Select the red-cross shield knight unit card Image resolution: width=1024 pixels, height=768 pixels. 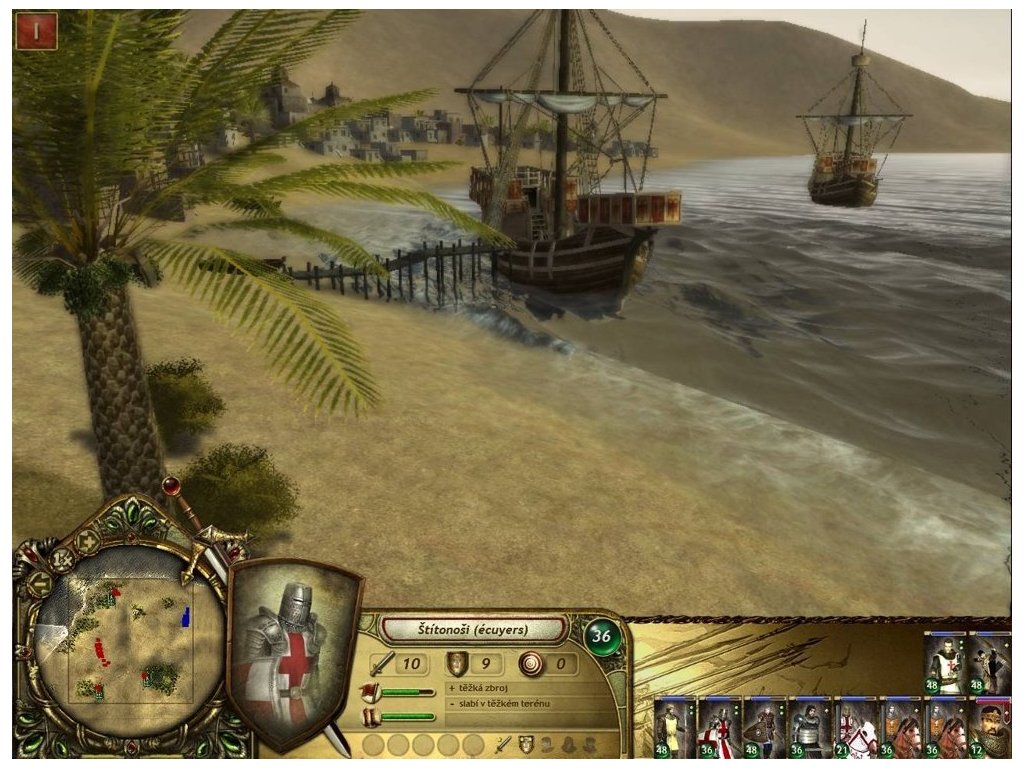click(719, 727)
